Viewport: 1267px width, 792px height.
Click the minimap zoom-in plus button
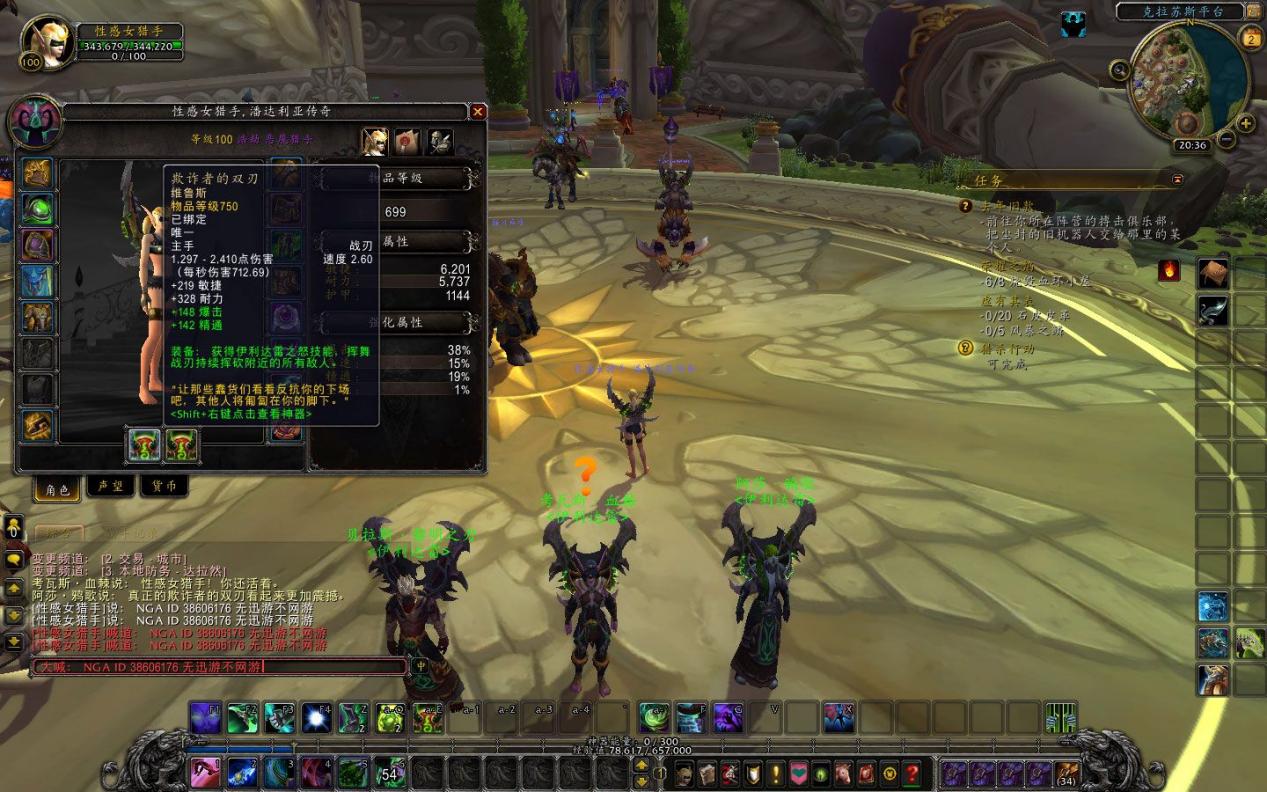pos(1246,124)
